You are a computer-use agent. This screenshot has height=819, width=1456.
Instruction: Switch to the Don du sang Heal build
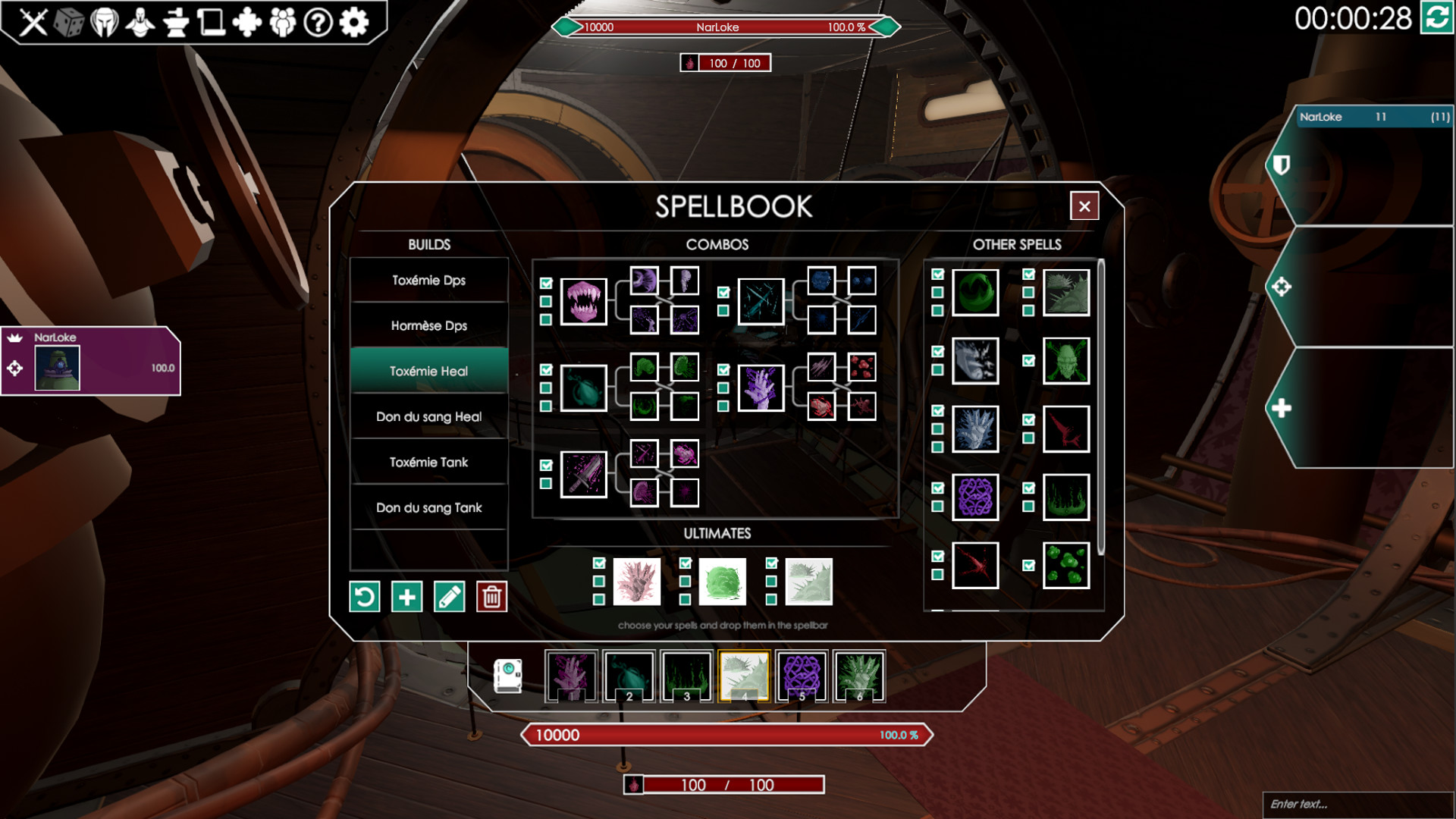point(428,416)
